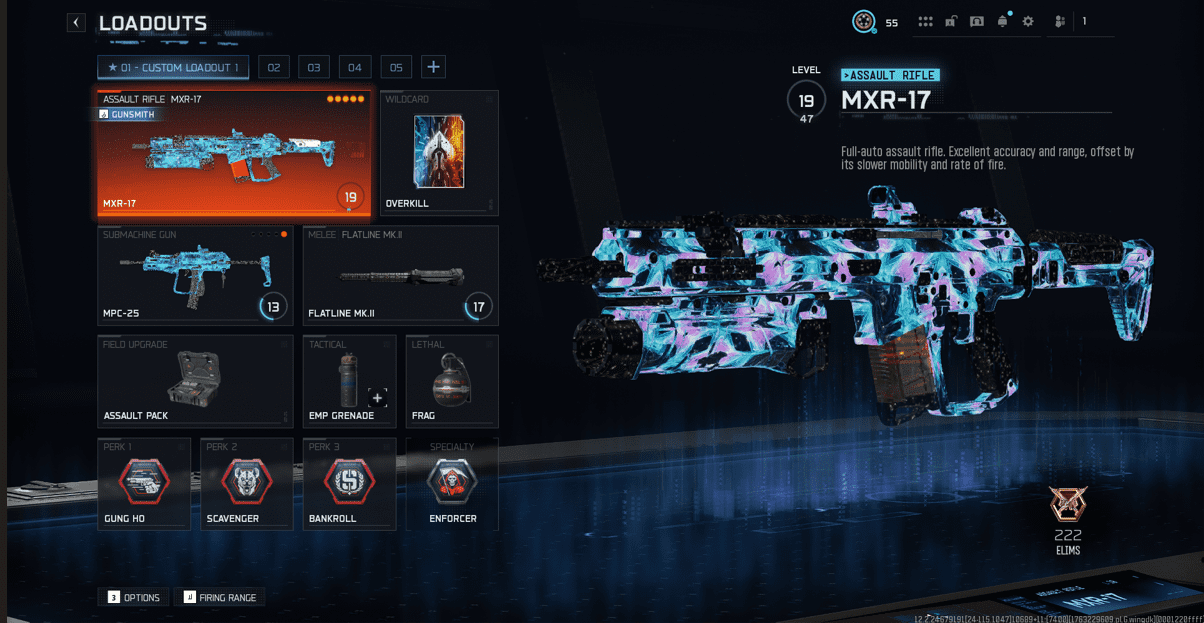Select the Gung Ho perk
This screenshot has height=623, width=1204.
pyautogui.click(x=144, y=484)
